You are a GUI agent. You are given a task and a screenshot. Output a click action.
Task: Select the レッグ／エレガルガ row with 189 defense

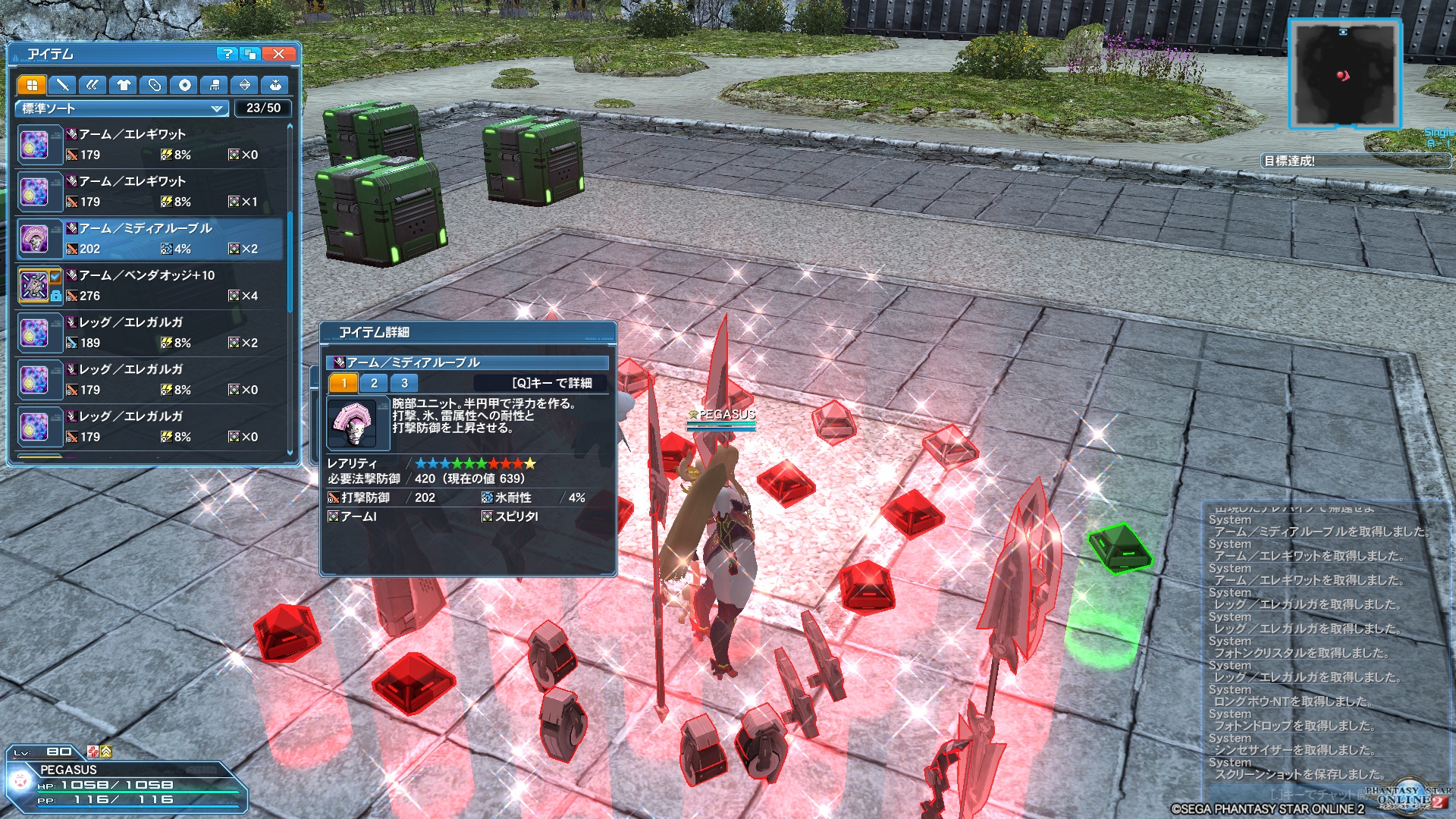click(x=150, y=332)
